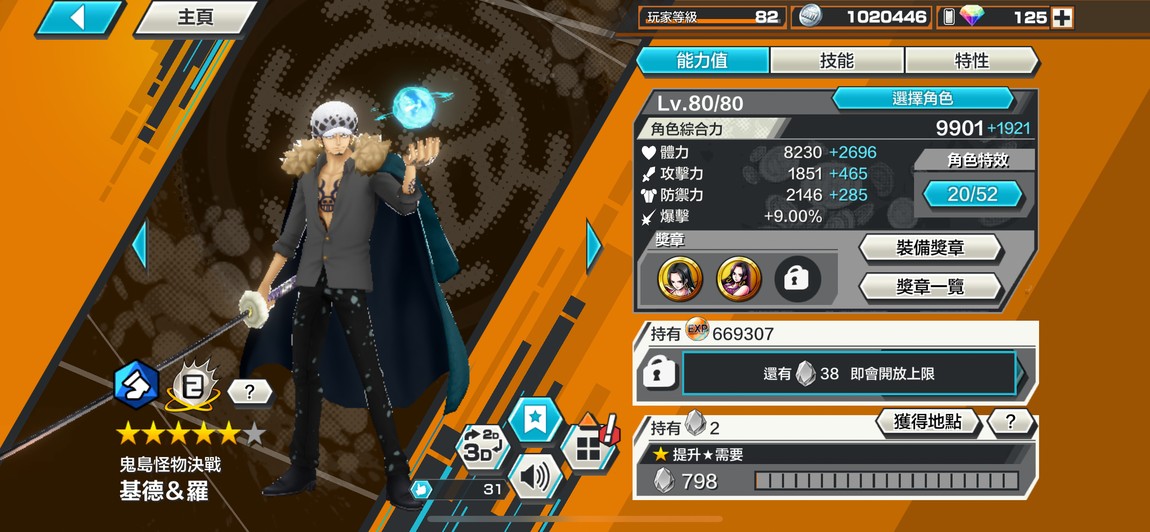The height and width of the screenshot is (532, 1150).
Task: Switch to the previous character with left arrow
Action: 140,244
